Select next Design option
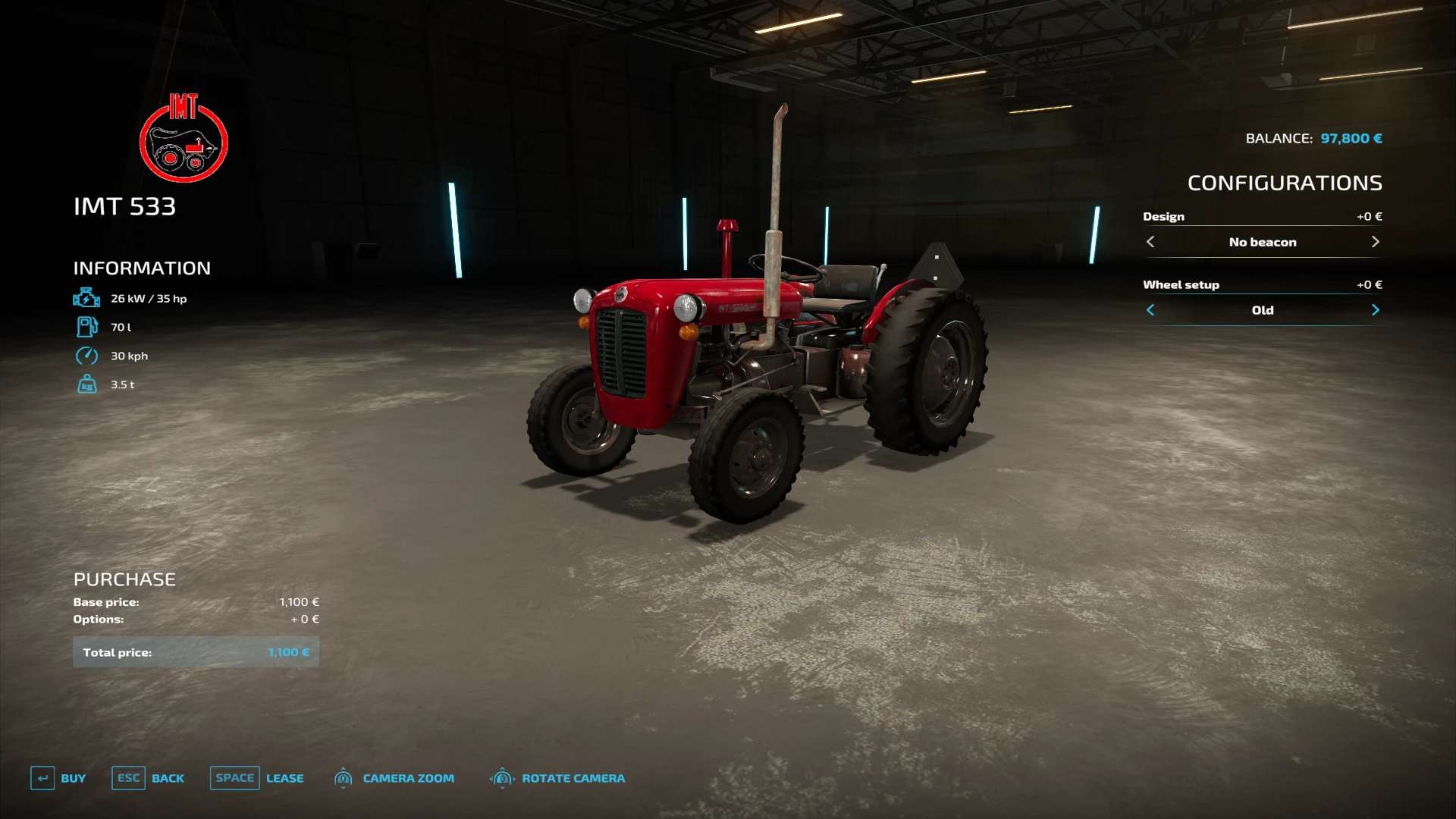Screen dimensions: 1456x819 coord(1375,242)
